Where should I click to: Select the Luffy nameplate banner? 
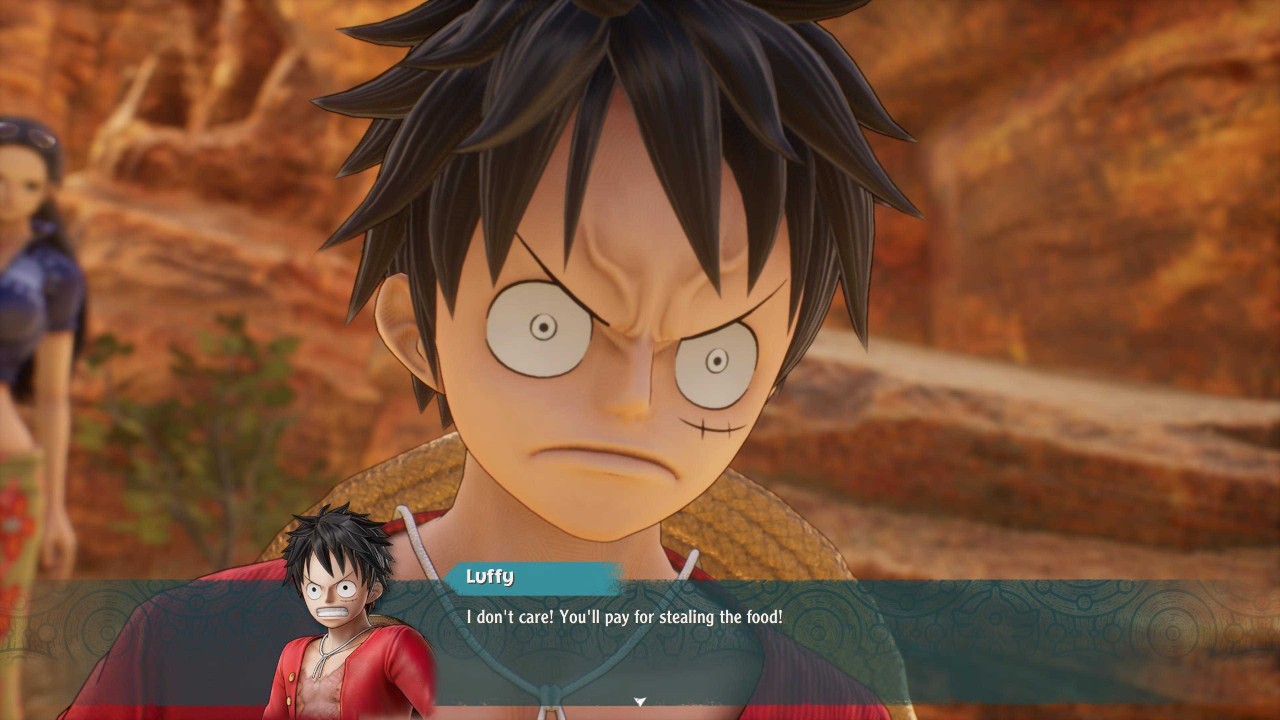coord(530,577)
